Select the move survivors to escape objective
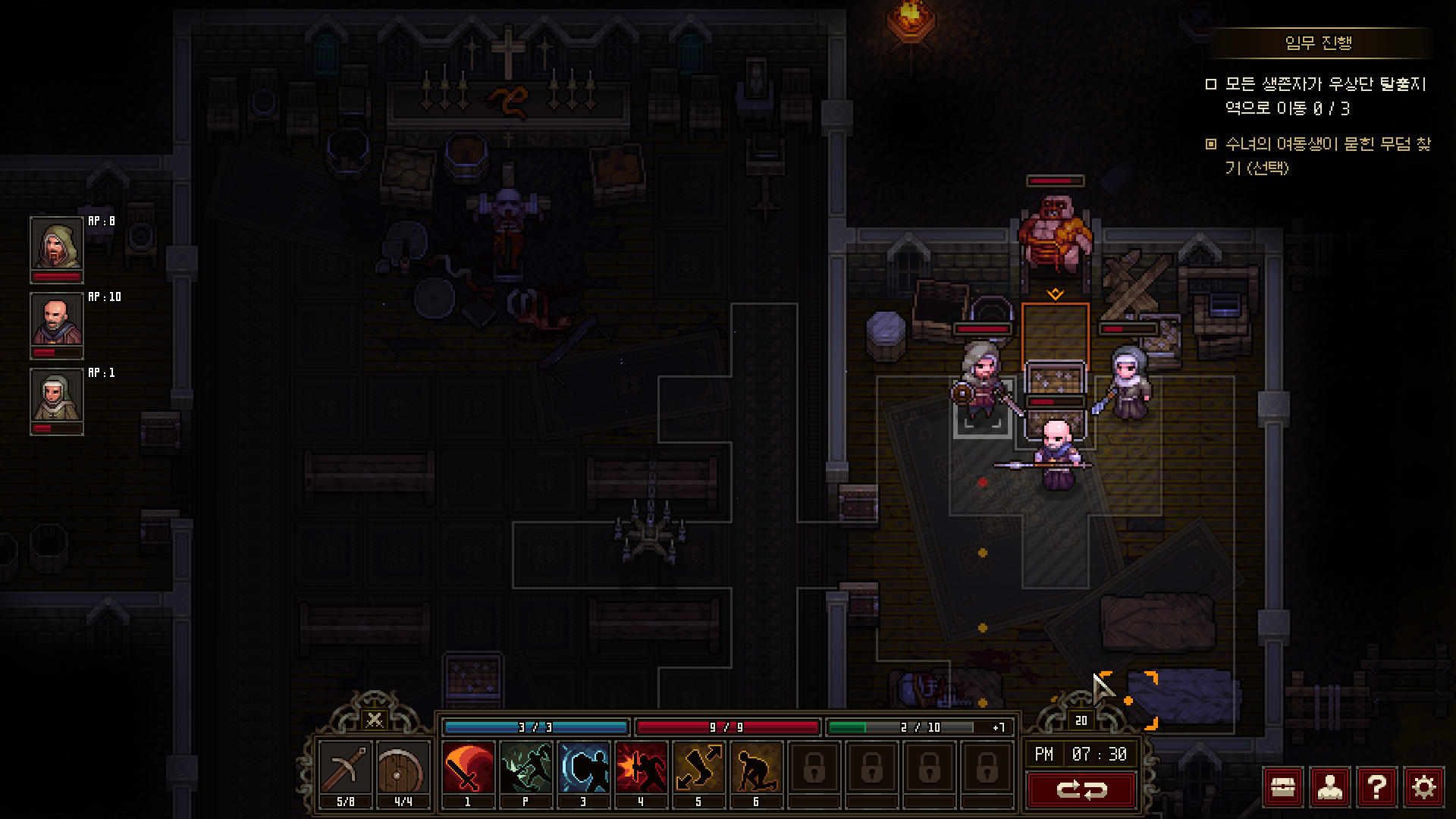 coord(1325,96)
